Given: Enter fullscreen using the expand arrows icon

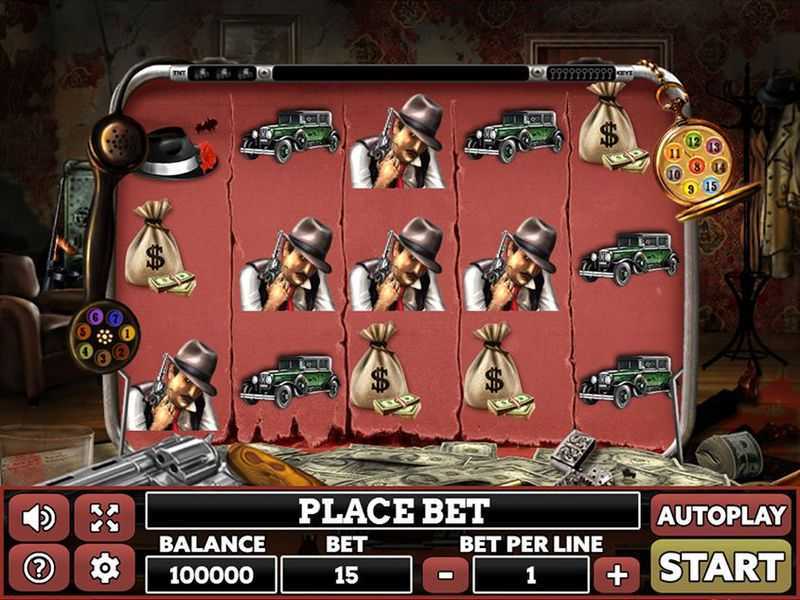Looking at the screenshot, I should 104,518.
